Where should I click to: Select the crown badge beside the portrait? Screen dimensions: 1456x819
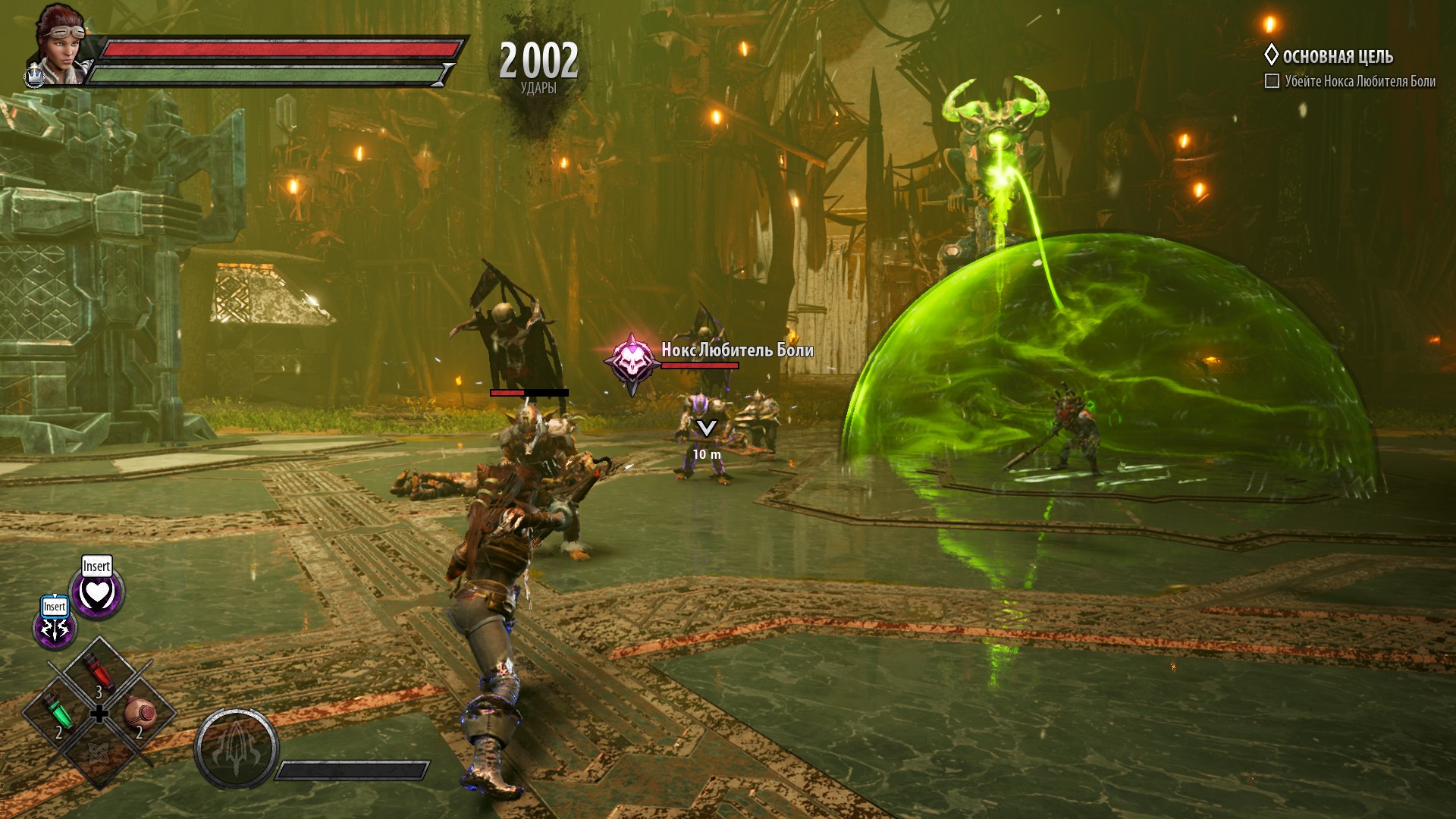click(x=35, y=77)
